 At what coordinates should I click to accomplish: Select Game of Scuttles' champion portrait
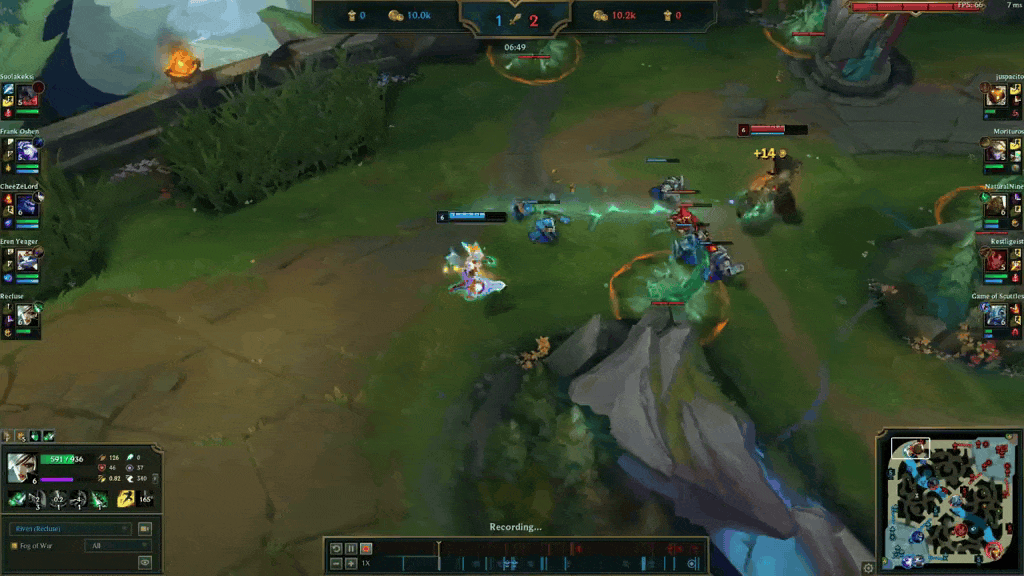[x=996, y=316]
